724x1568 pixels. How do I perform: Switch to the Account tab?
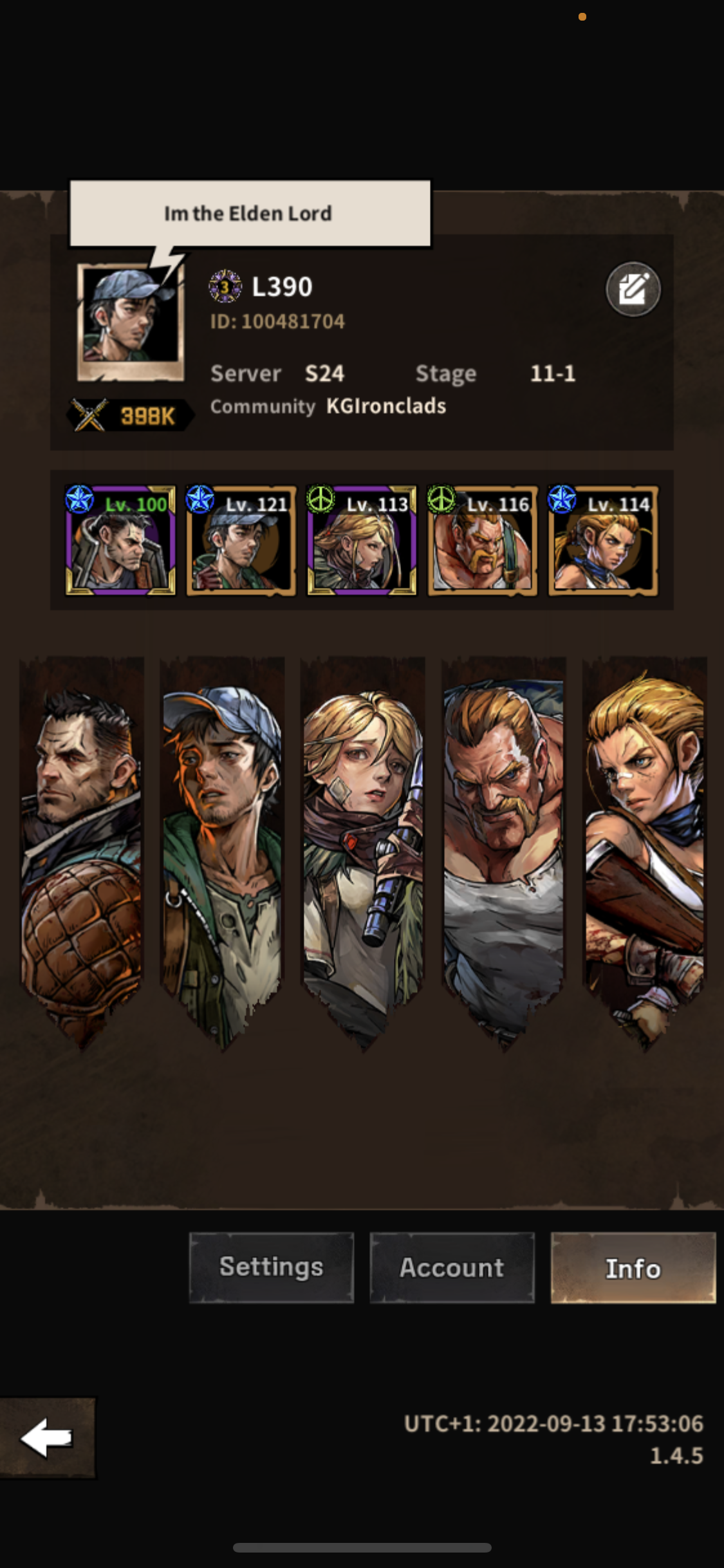click(452, 1267)
